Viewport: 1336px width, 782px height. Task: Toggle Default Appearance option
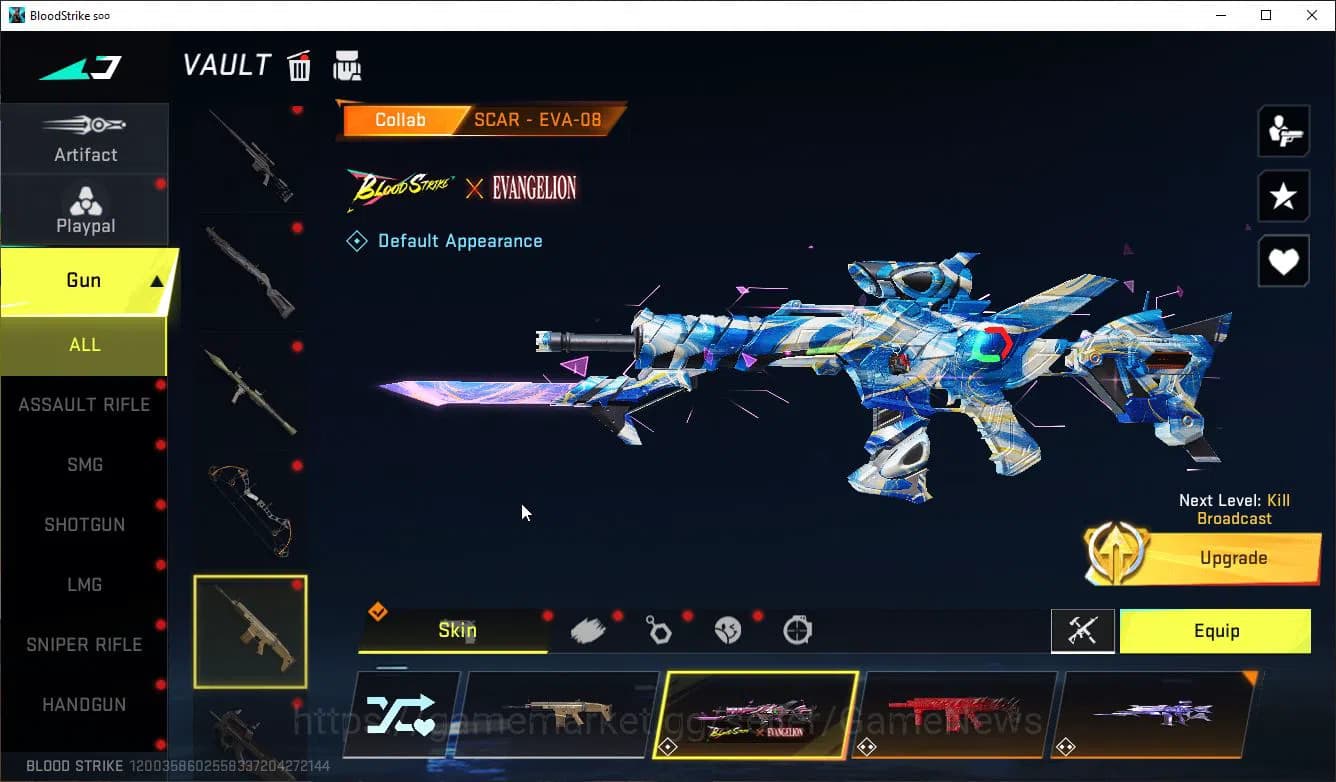444,240
